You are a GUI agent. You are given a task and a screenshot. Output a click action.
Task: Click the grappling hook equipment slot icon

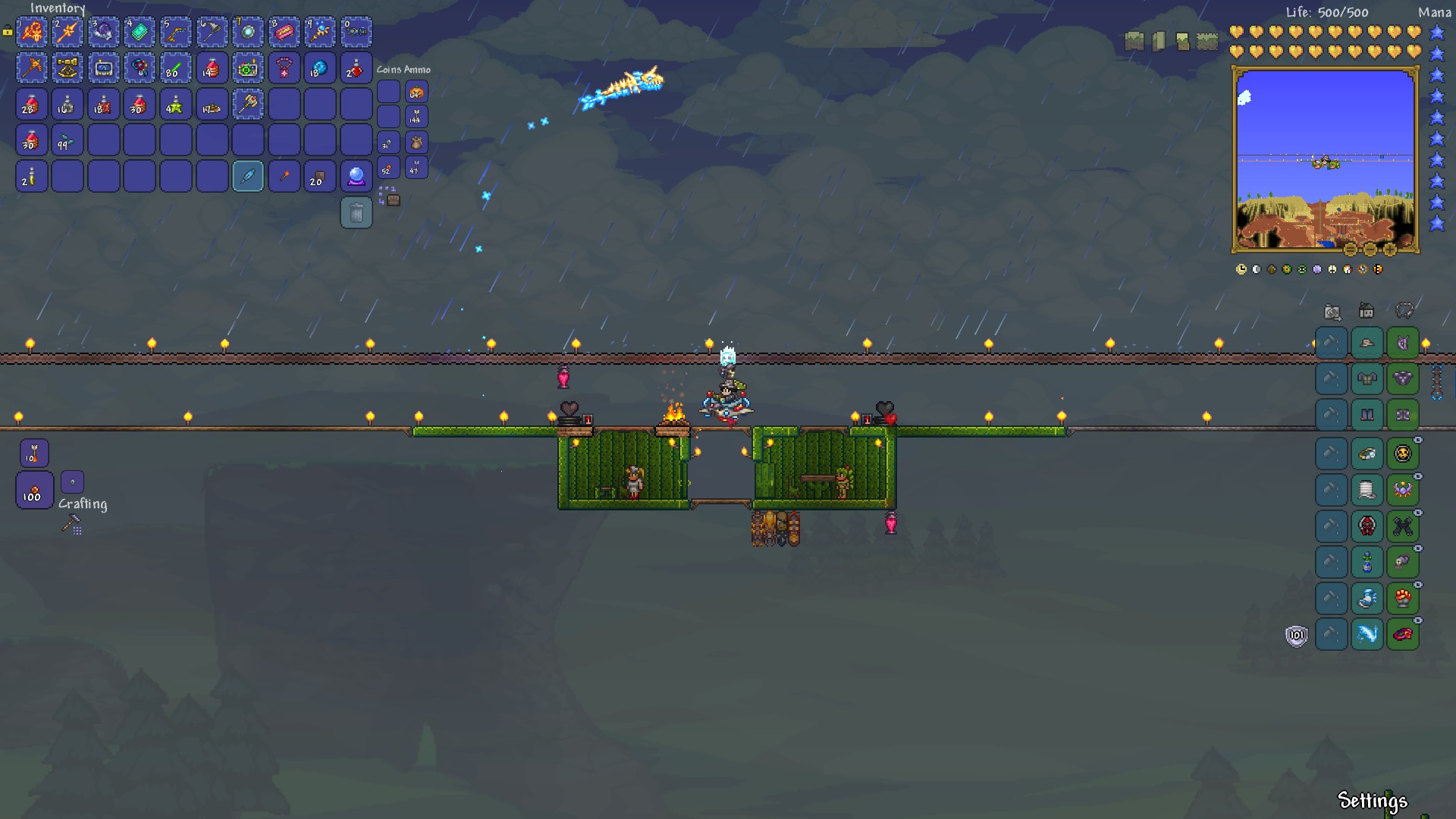click(x=1405, y=309)
